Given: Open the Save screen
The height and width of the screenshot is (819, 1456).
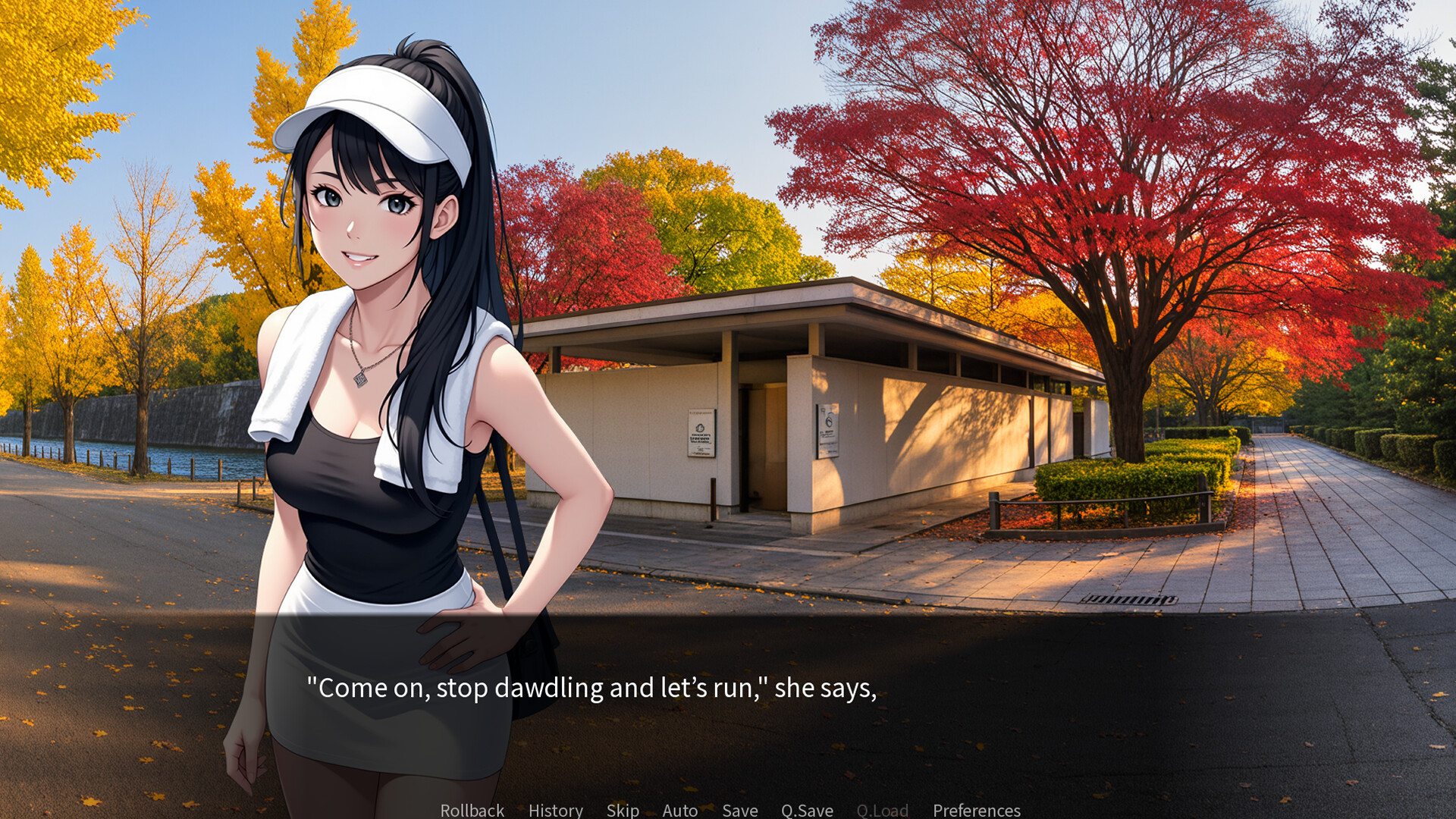Looking at the screenshot, I should click(739, 810).
